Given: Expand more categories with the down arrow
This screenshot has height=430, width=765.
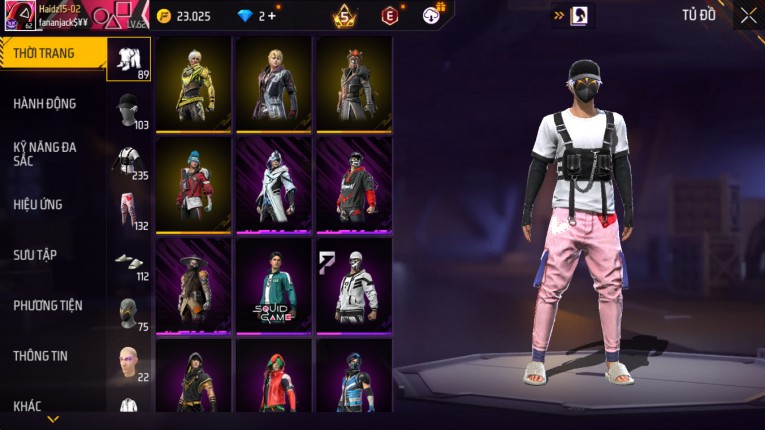Looking at the screenshot, I should 53,419.
